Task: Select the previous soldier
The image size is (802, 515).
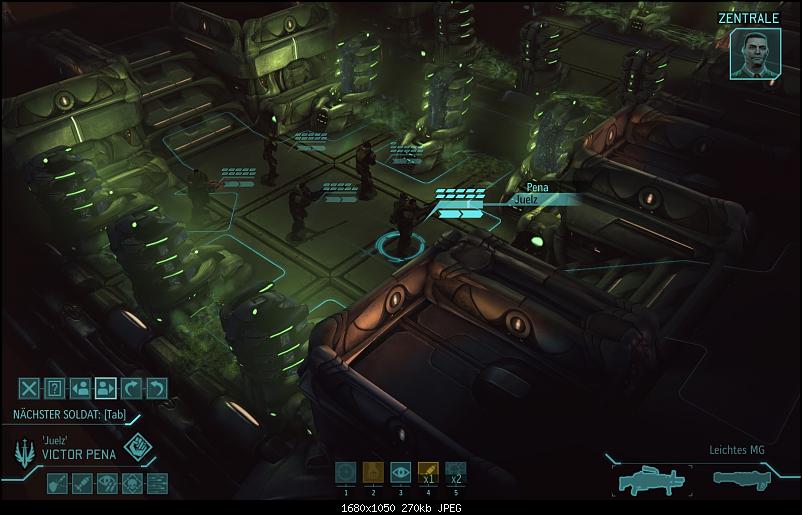Action: pyautogui.click(x=81, y=390)
